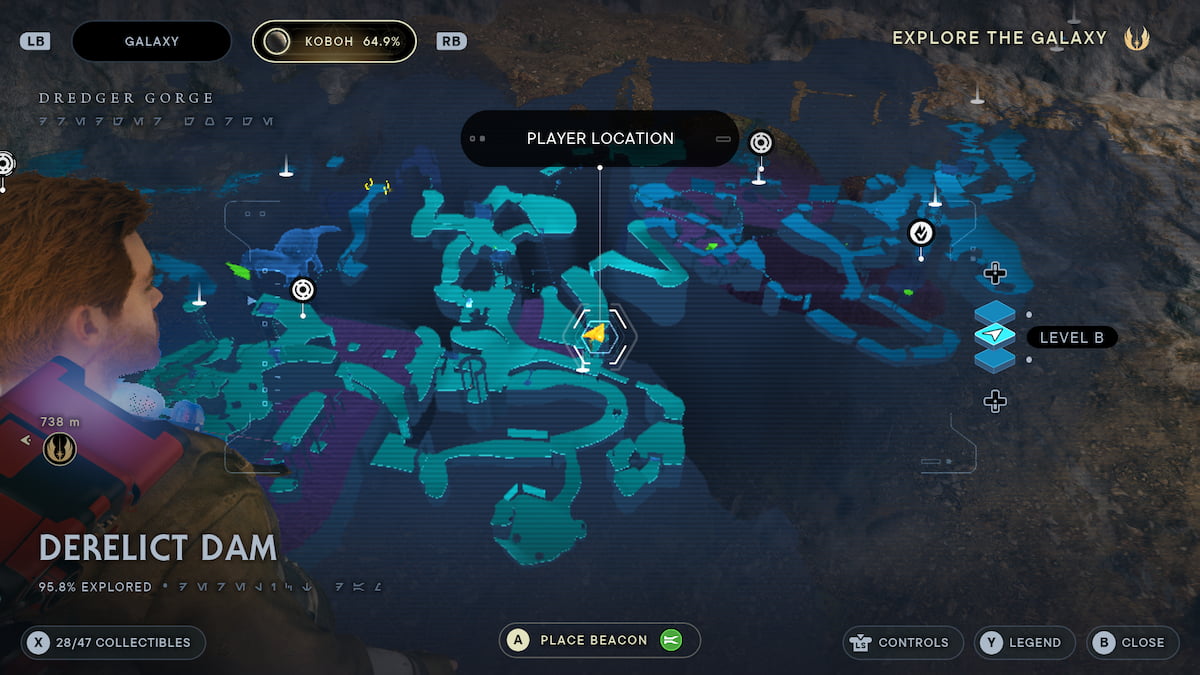Viewport: 1200px width, 675px height.
Task: Switch to the Galaxy map tab
Action: pos(152,42)
